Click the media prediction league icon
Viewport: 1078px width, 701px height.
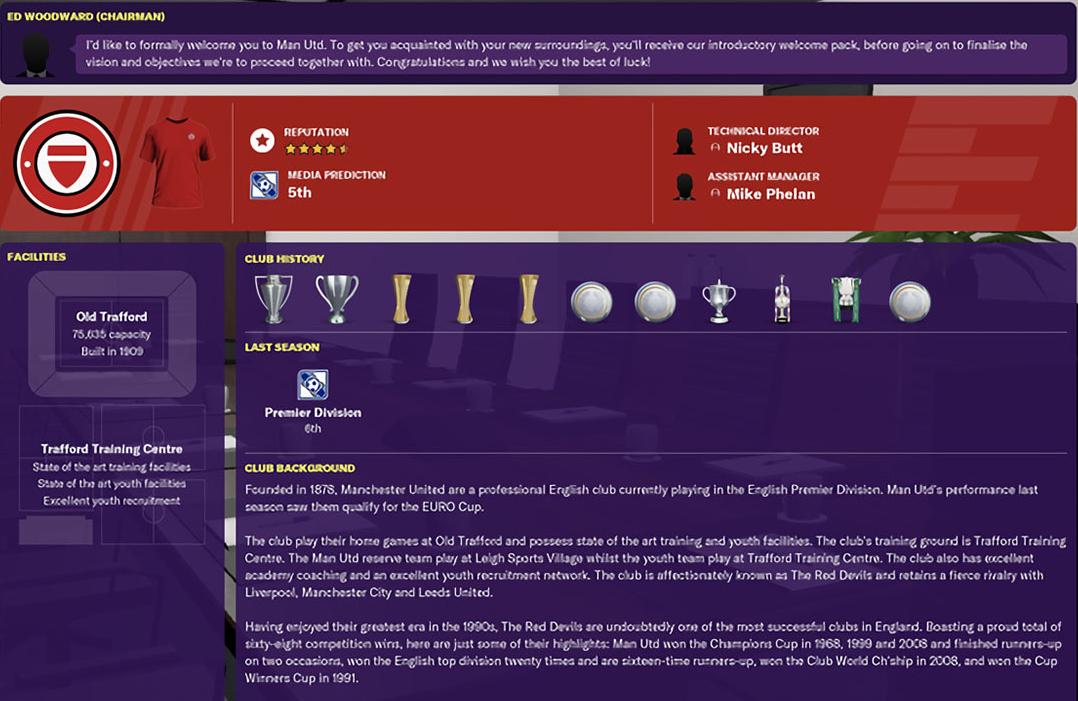tap(264, 185)
